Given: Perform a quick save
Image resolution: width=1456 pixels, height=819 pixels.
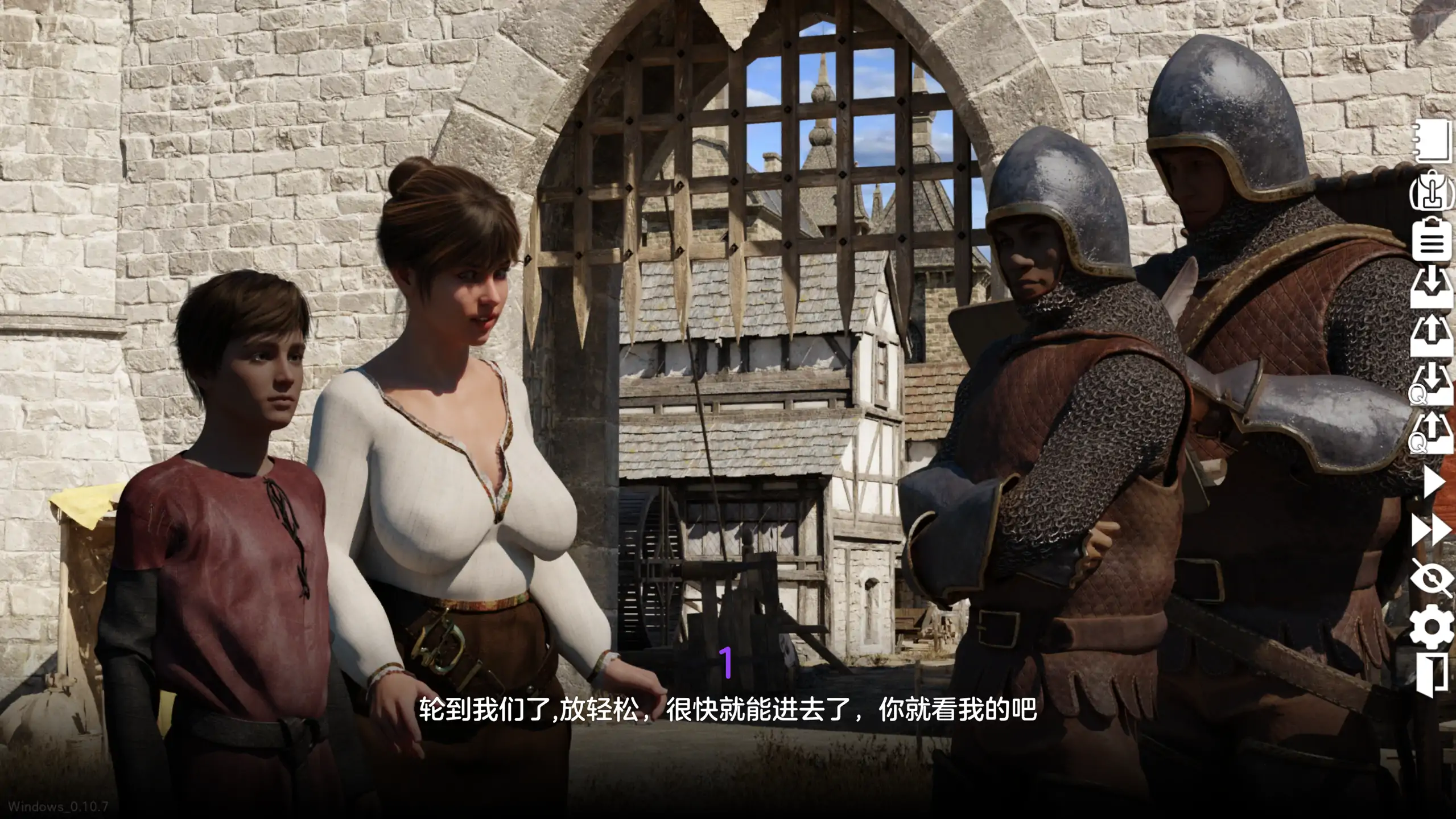Looking at the screenshot, I should [1434, 384].
